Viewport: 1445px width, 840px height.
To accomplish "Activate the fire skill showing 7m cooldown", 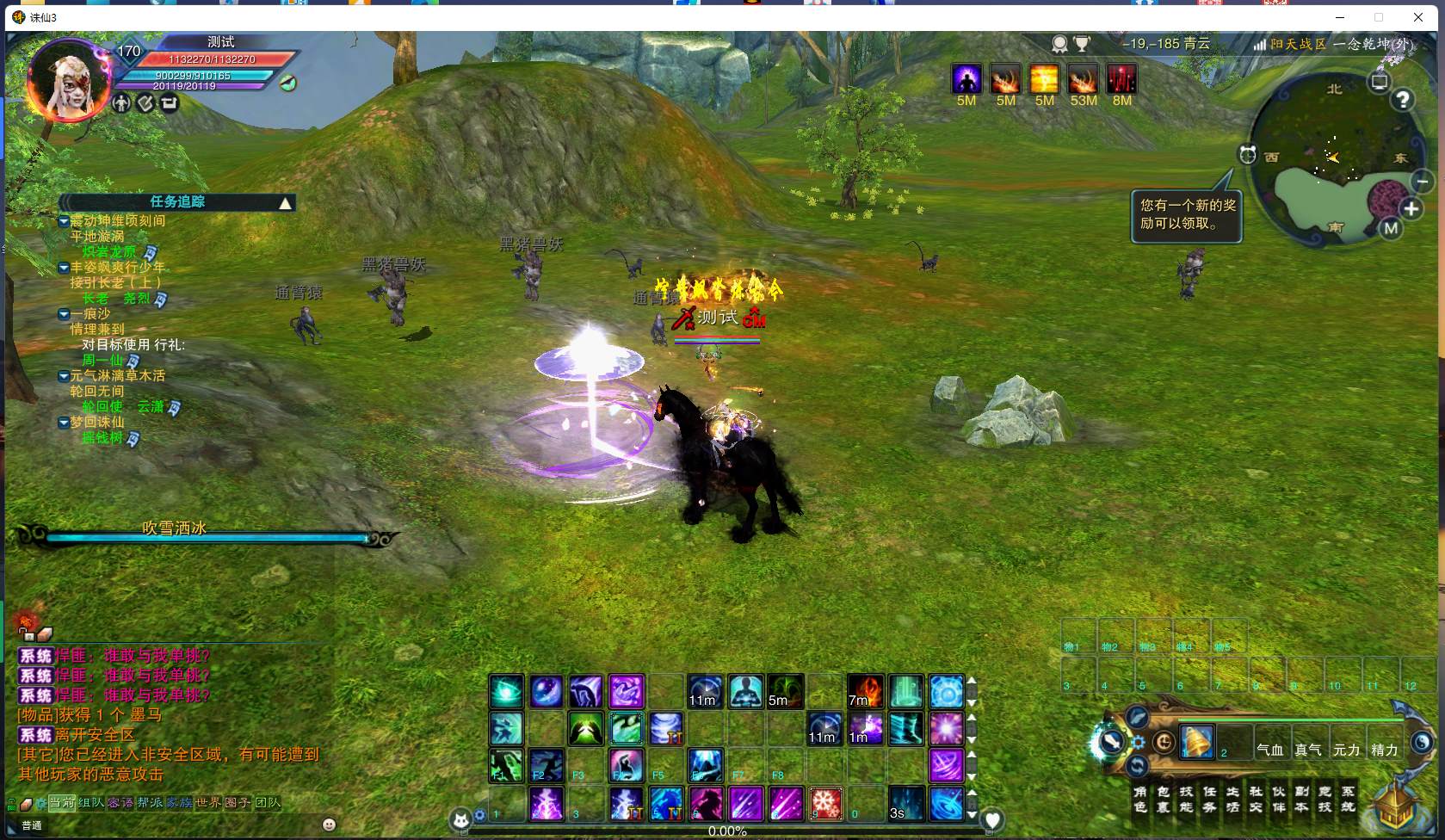I will (x=865, y=691).
